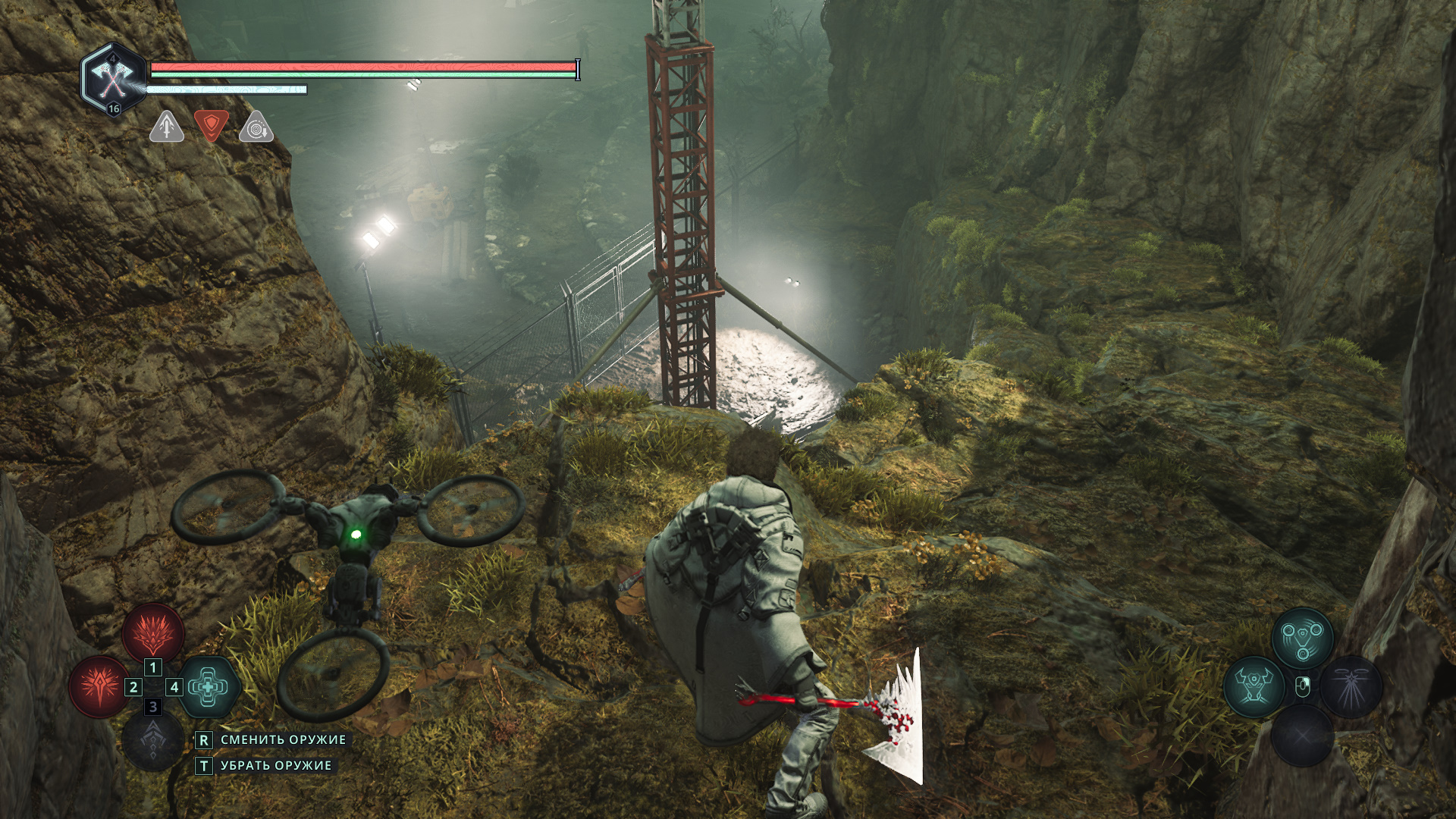
Task: Activate the red spiked crest ability
Action: pos(153,632)
